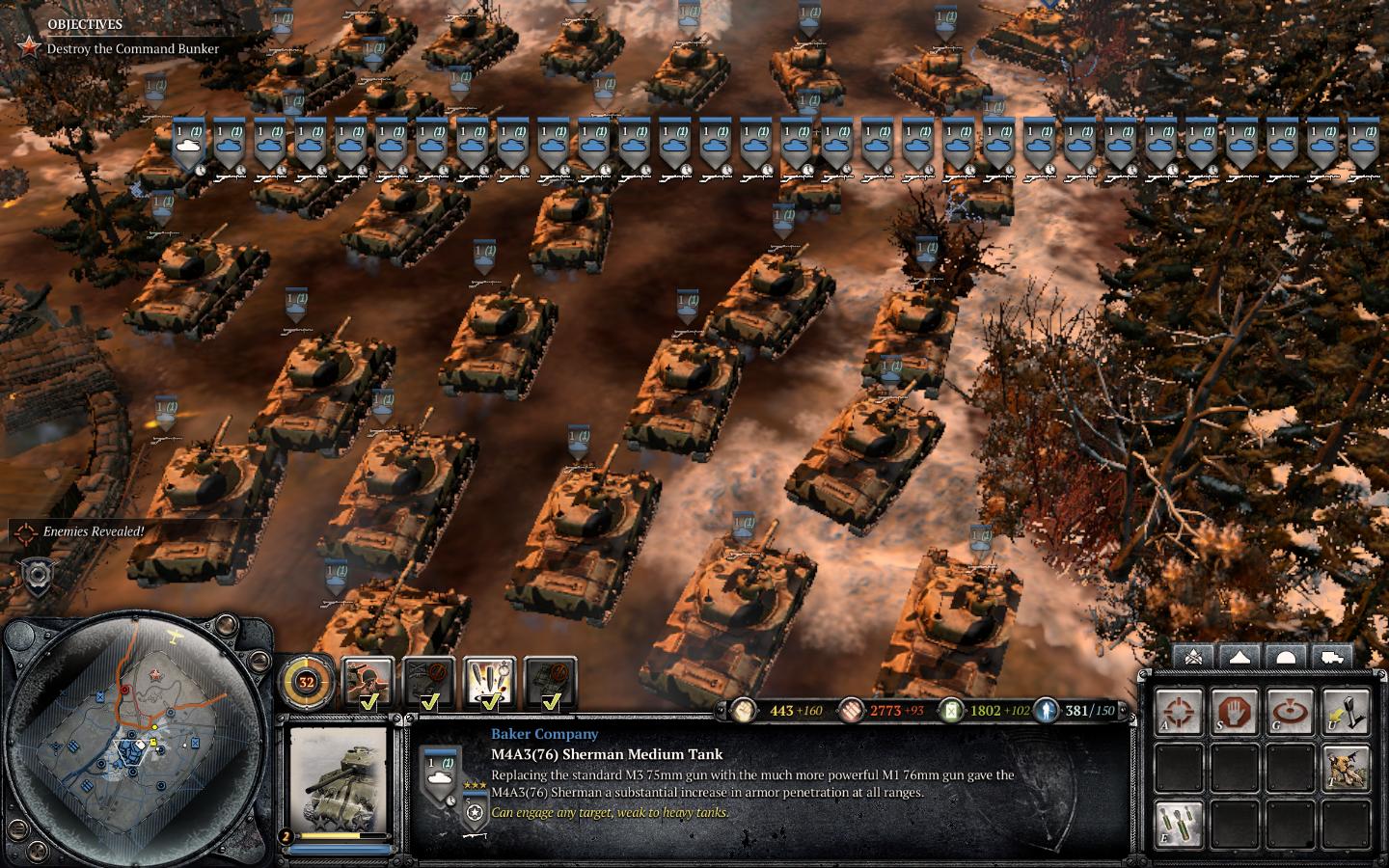Switch to the truck vehicle tab

coord(1331,657)
